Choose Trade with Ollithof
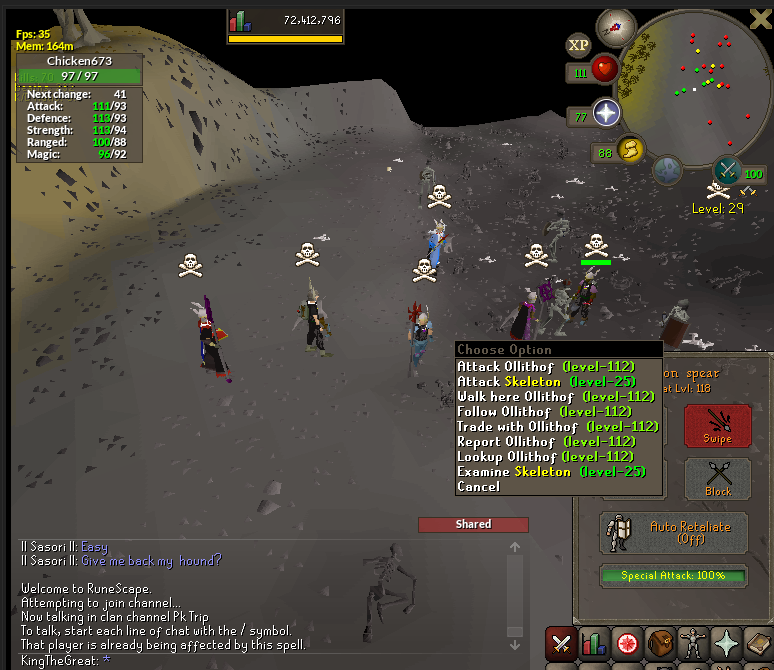774x670 pixels. (557, 427)
